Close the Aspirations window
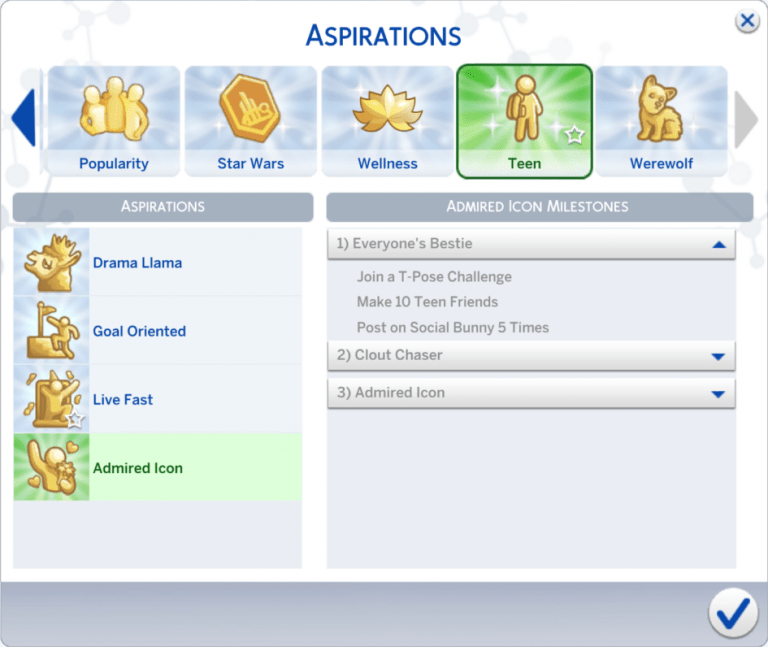This screenshot has height=647, width=768. click(745, 21)
